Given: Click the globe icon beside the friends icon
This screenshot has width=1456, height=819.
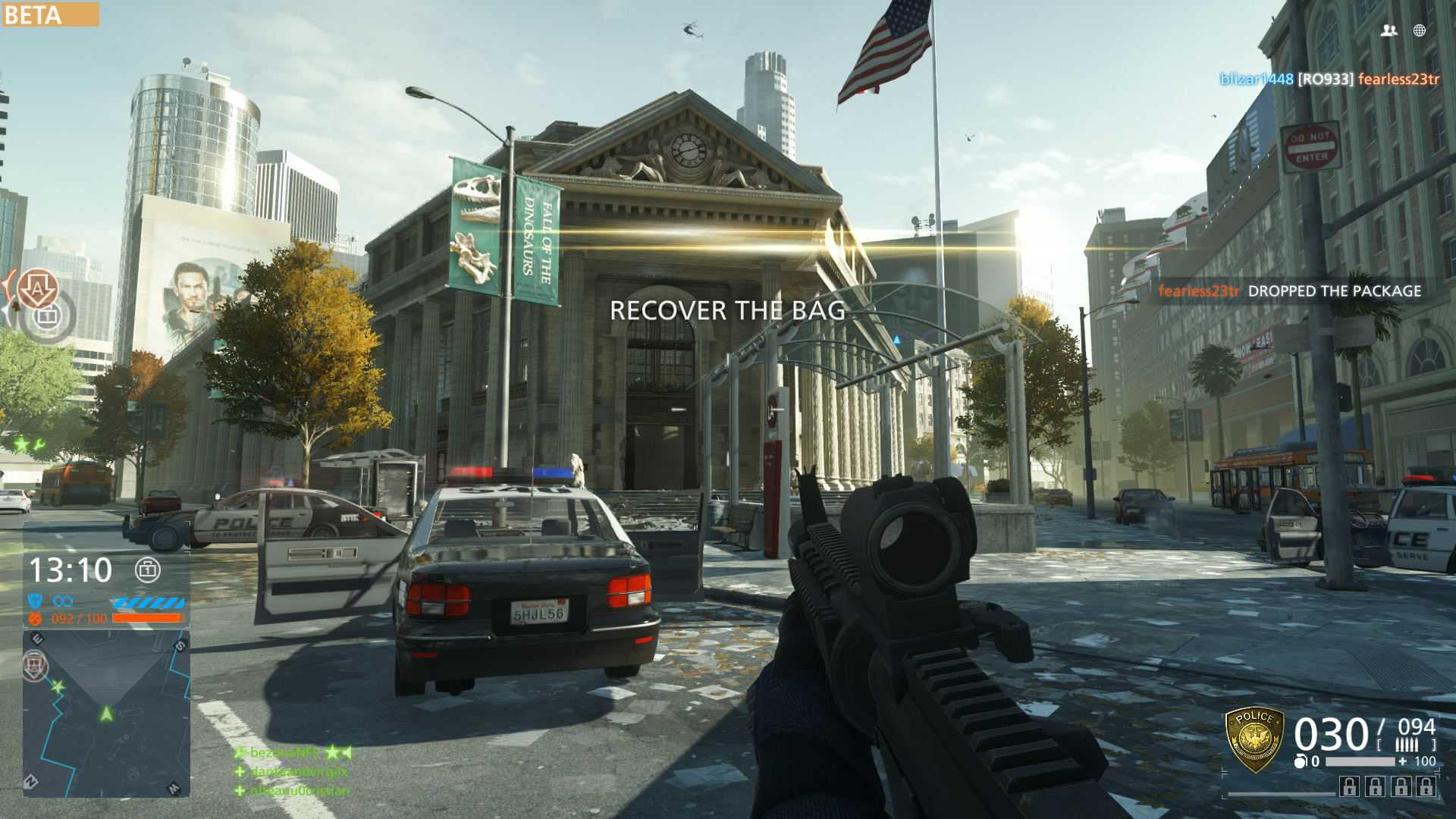Looking at the screenshot, I should tap(1420, 30).
